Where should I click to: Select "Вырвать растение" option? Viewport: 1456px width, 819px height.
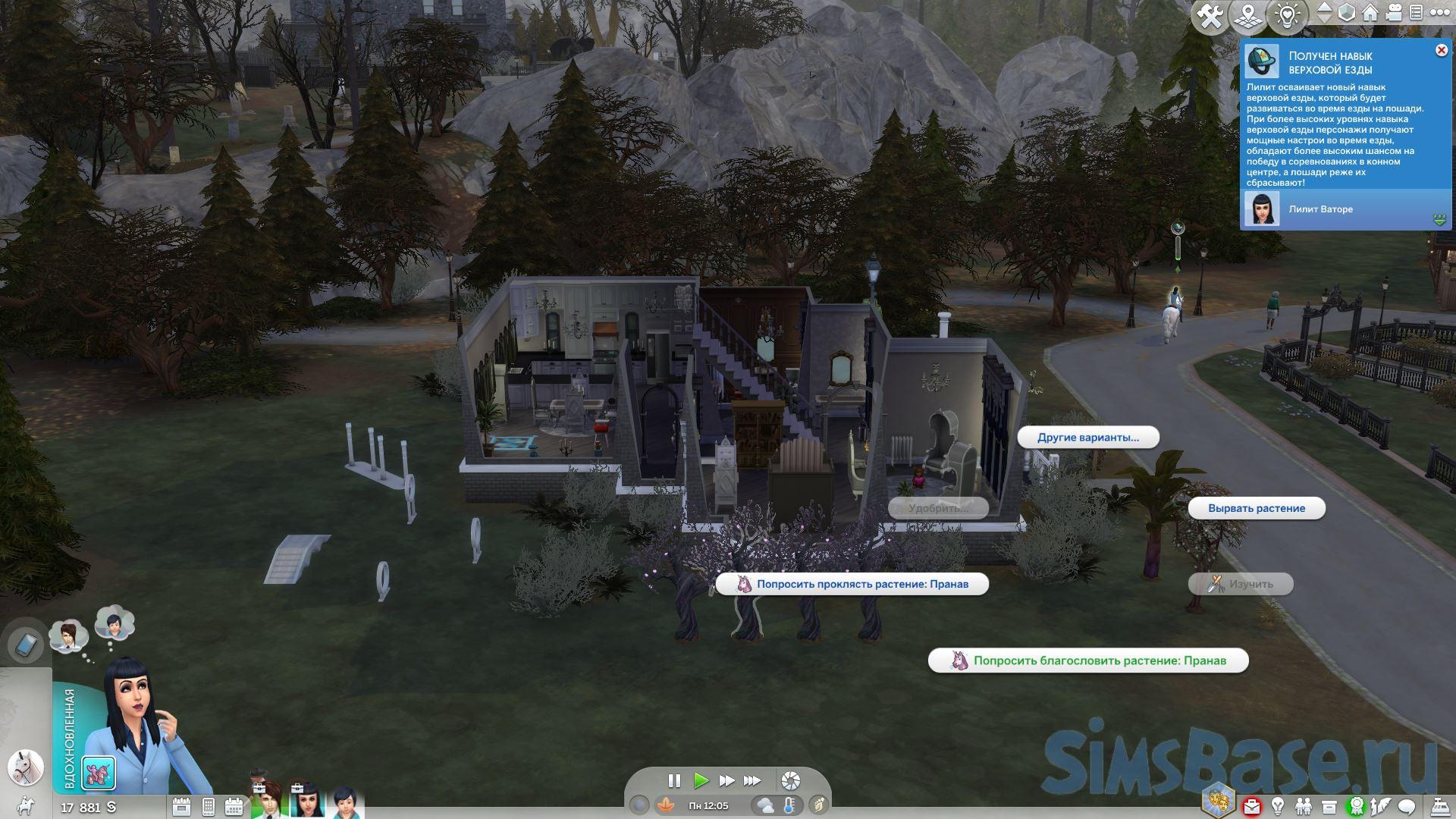(x=1256, y=508)
